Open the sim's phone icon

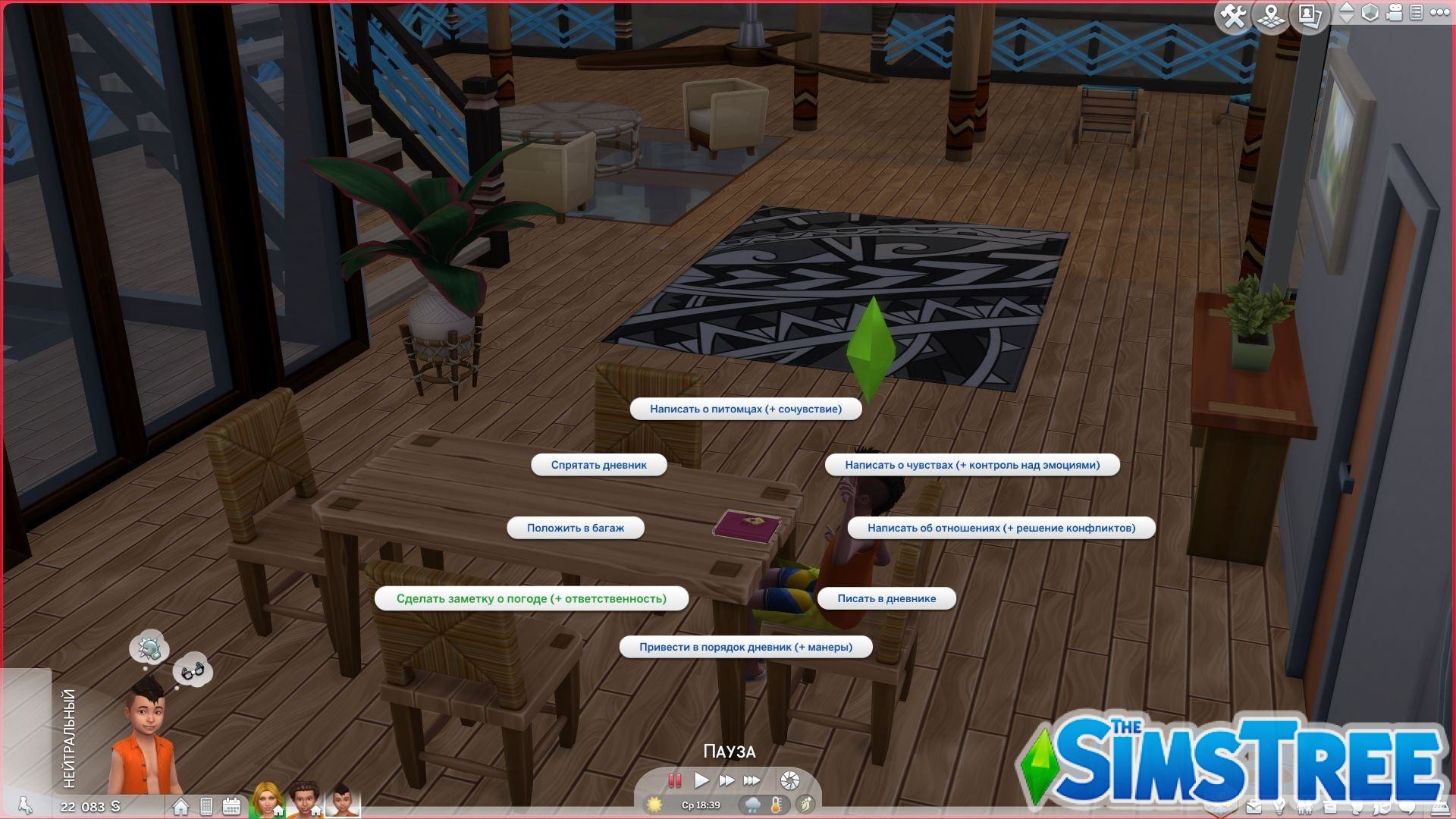pos(206,806)
